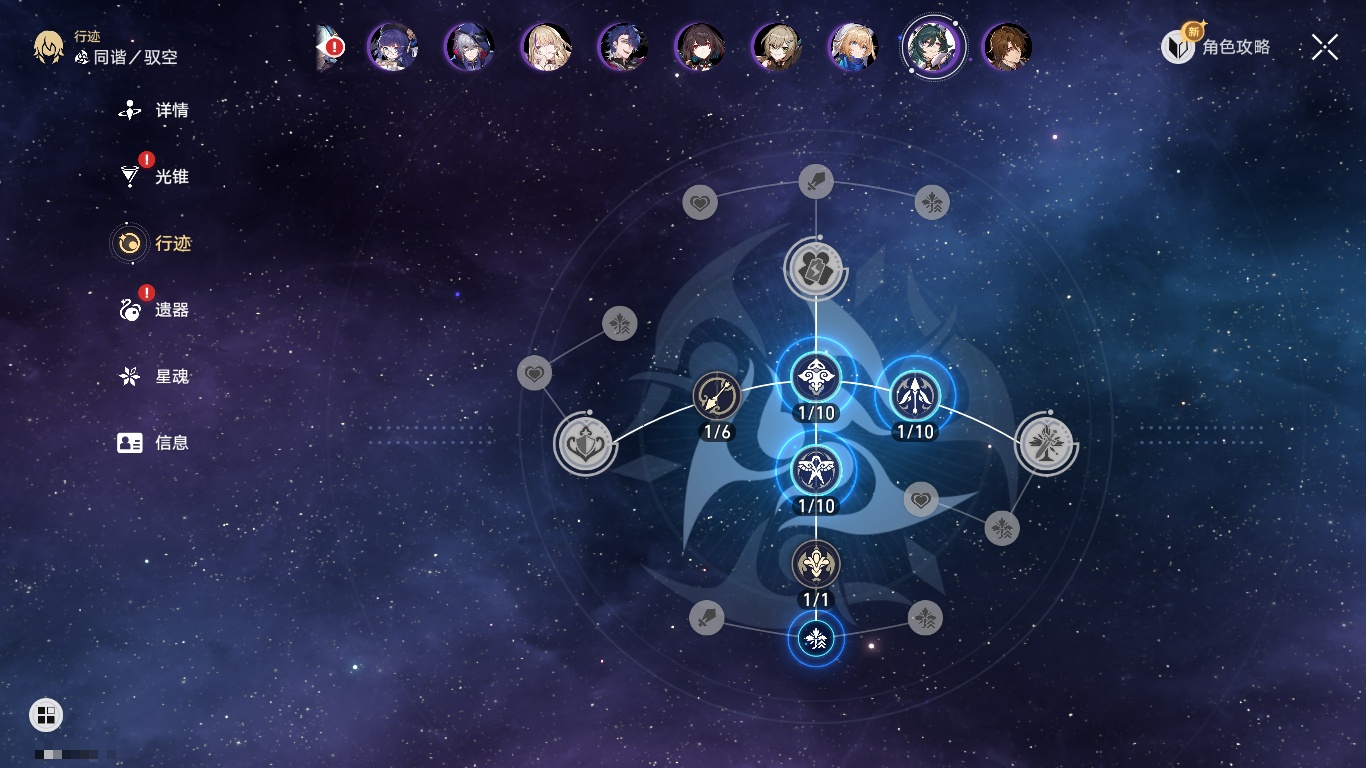The width and height of the screenshot is (1366, 768).
Task: Select the right arrow trace with 1/10
Action: (x=914, y=396)
